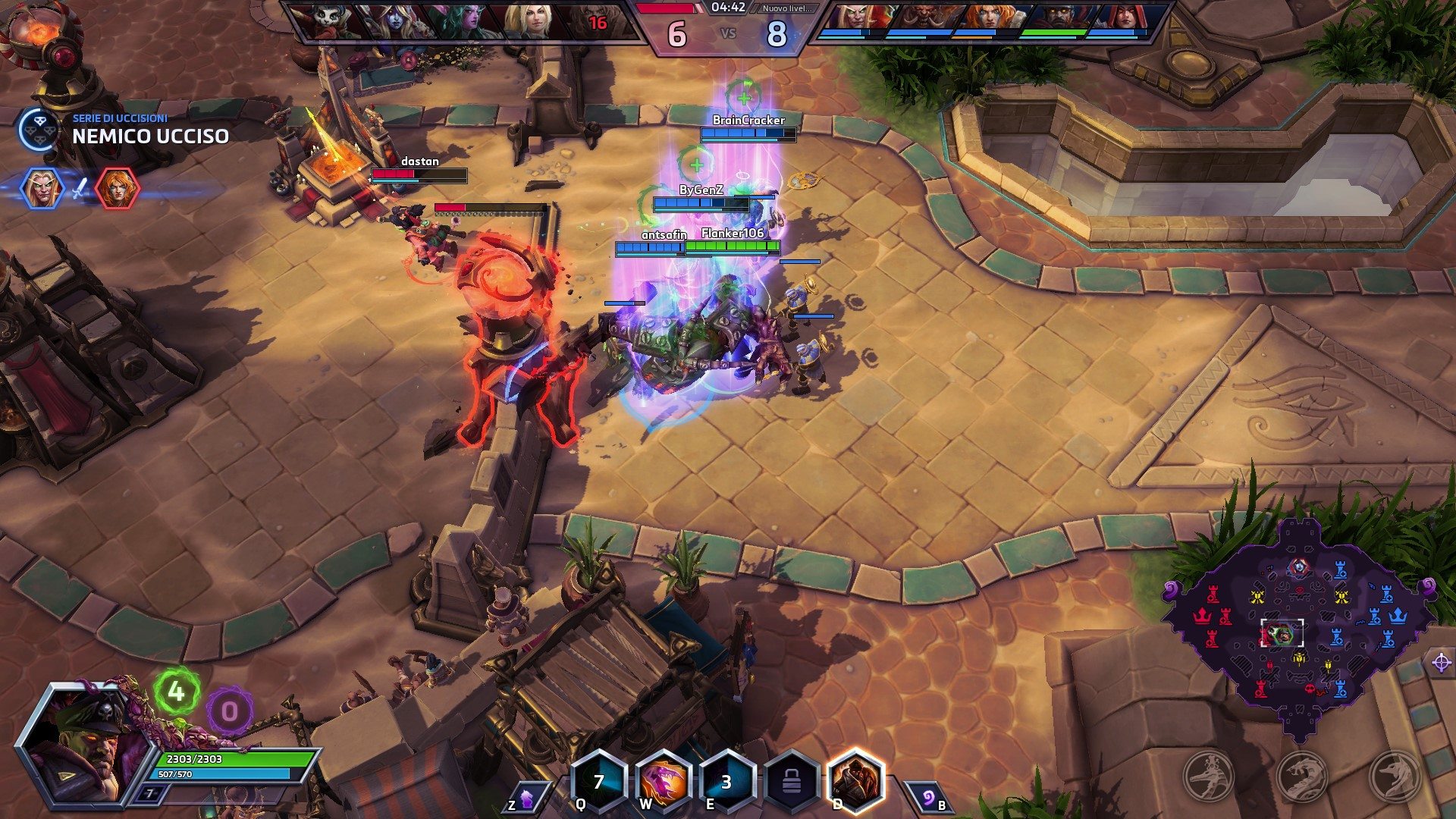Select the blue core crown on minimap

(1397, 615)
